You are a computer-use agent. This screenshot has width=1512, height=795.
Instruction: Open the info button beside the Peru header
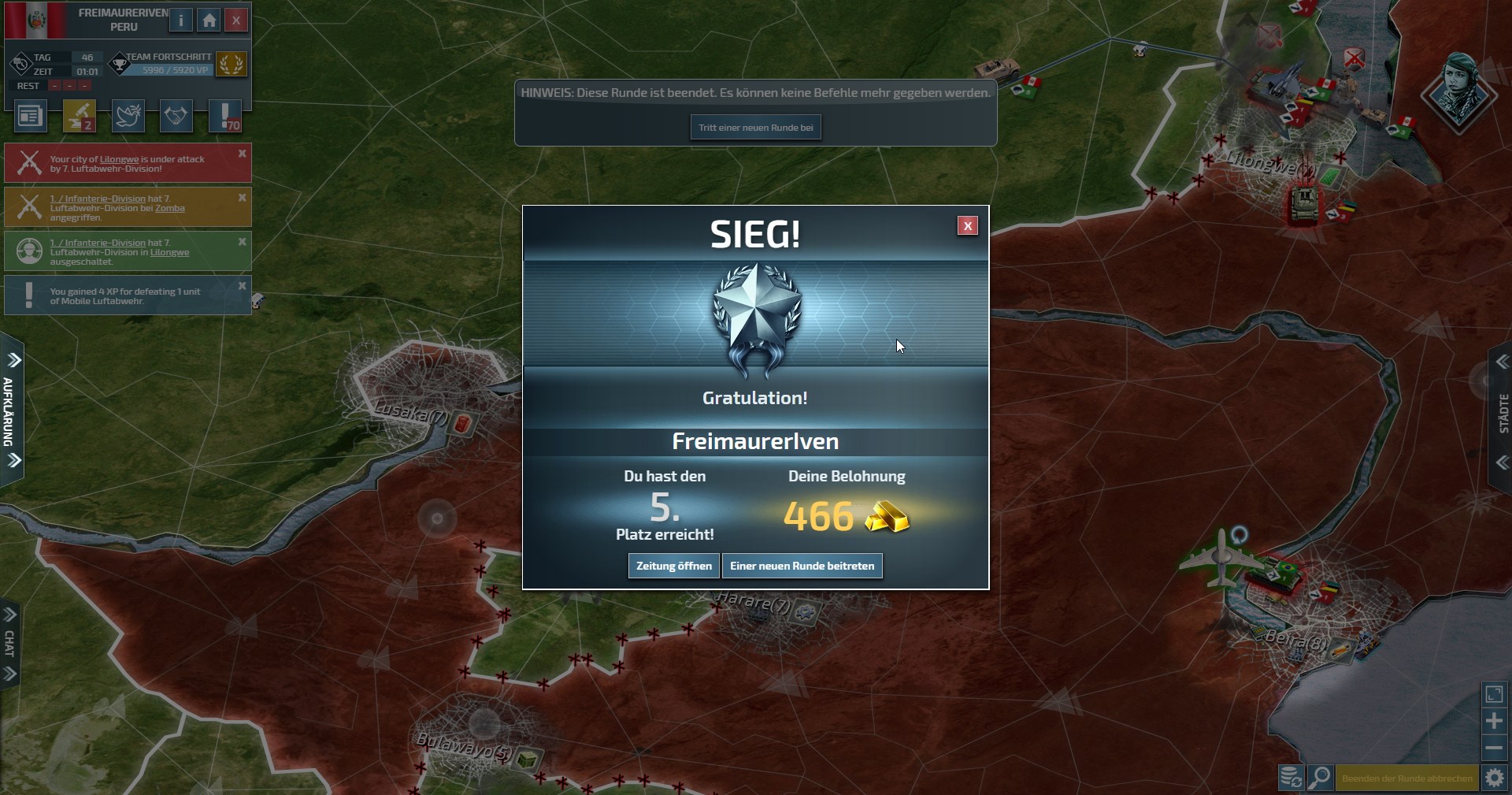tap(181, 20)
